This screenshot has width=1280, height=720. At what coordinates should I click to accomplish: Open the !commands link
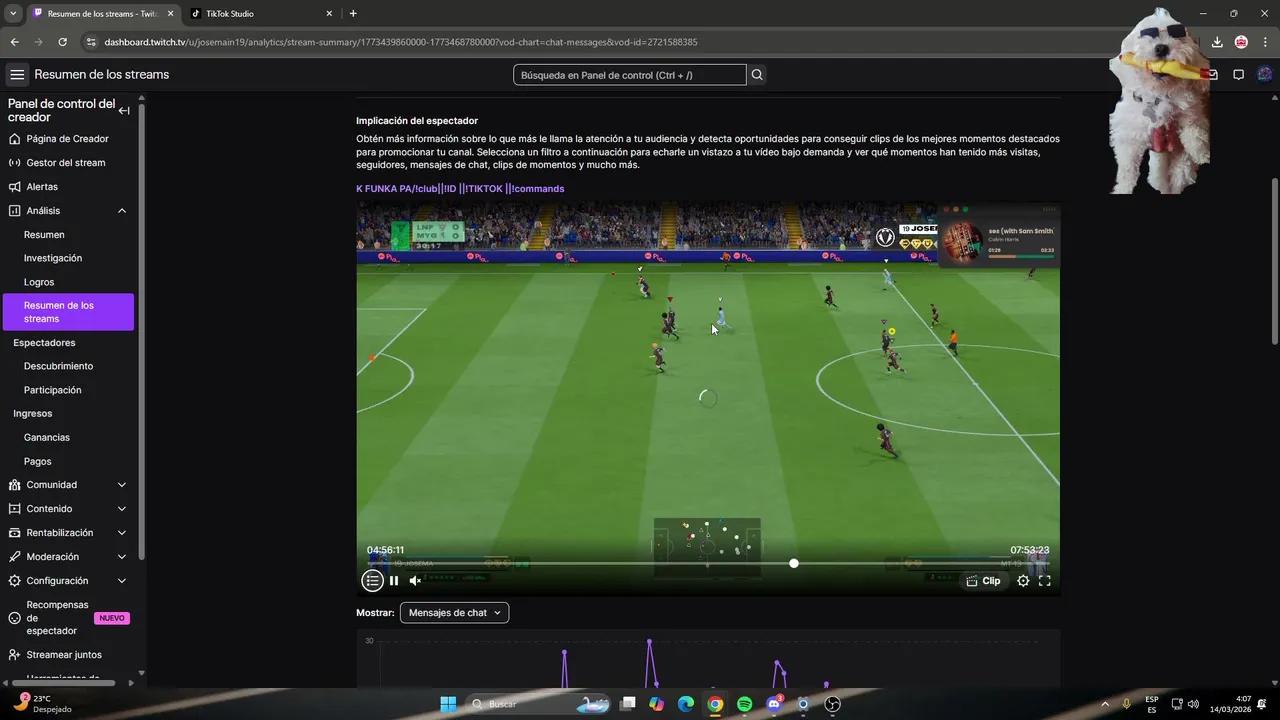(536, 188)
